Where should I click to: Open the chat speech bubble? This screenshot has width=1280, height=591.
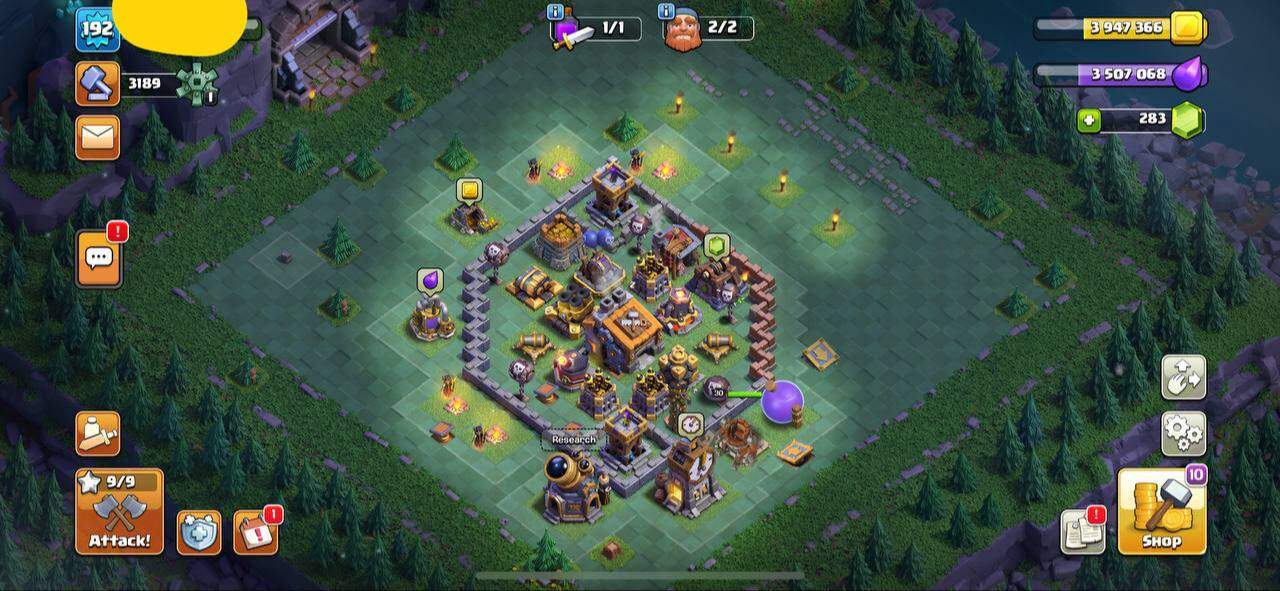tap(98, 259)
